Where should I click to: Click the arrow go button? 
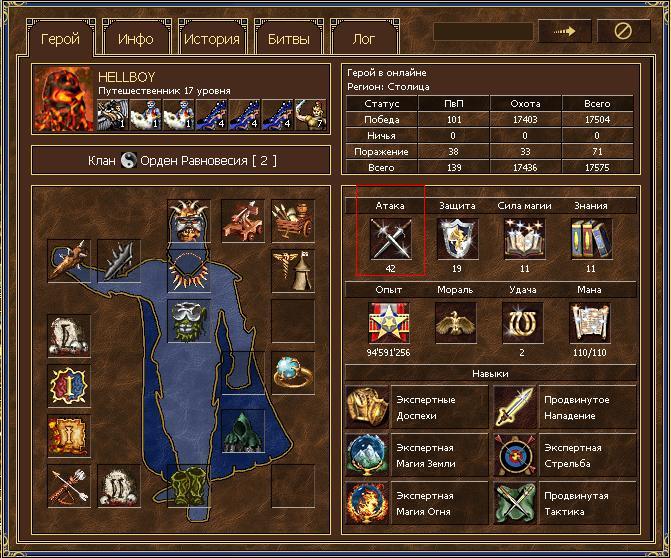[564, 31]
